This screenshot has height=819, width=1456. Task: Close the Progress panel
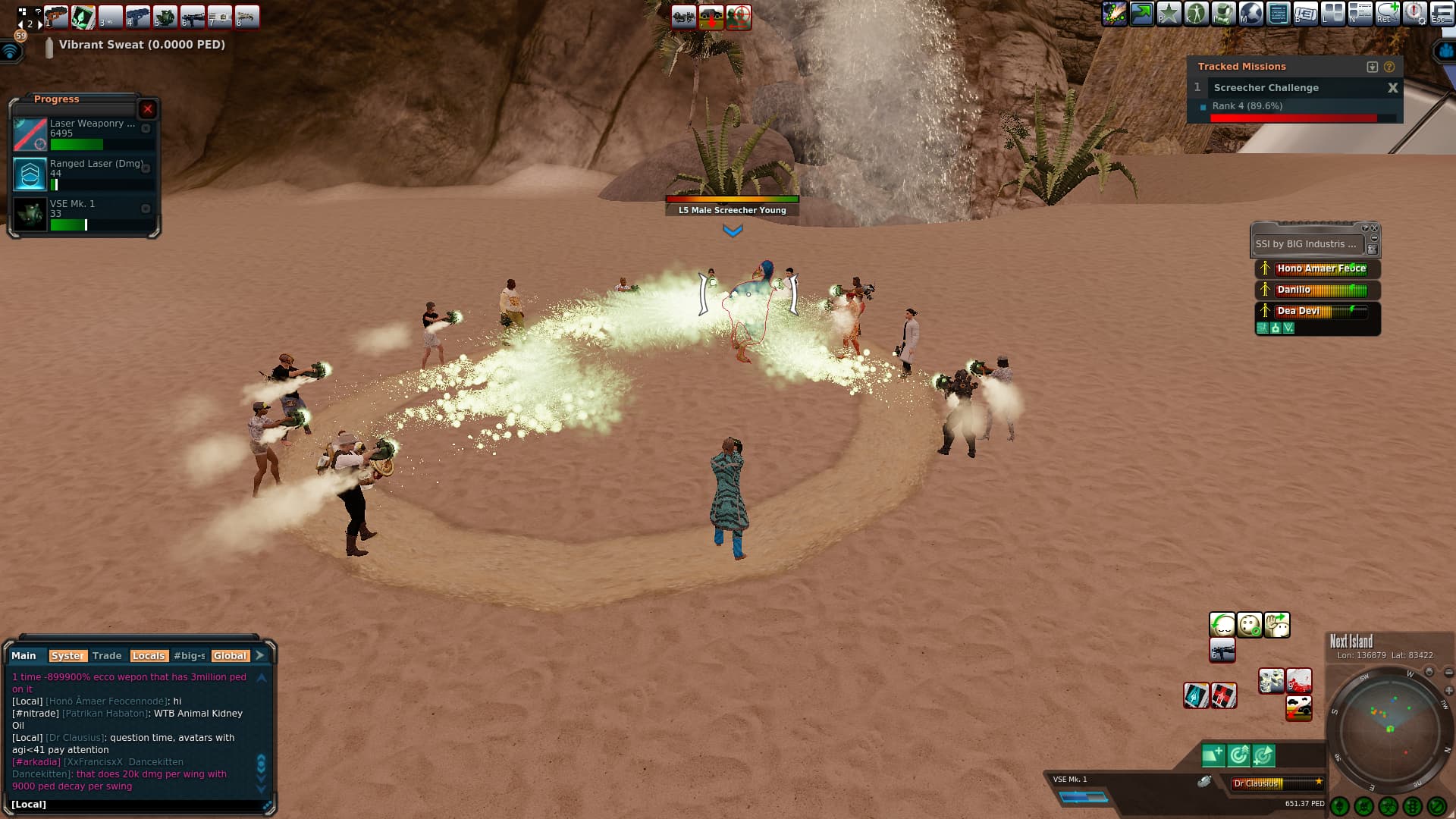(148, 109)
